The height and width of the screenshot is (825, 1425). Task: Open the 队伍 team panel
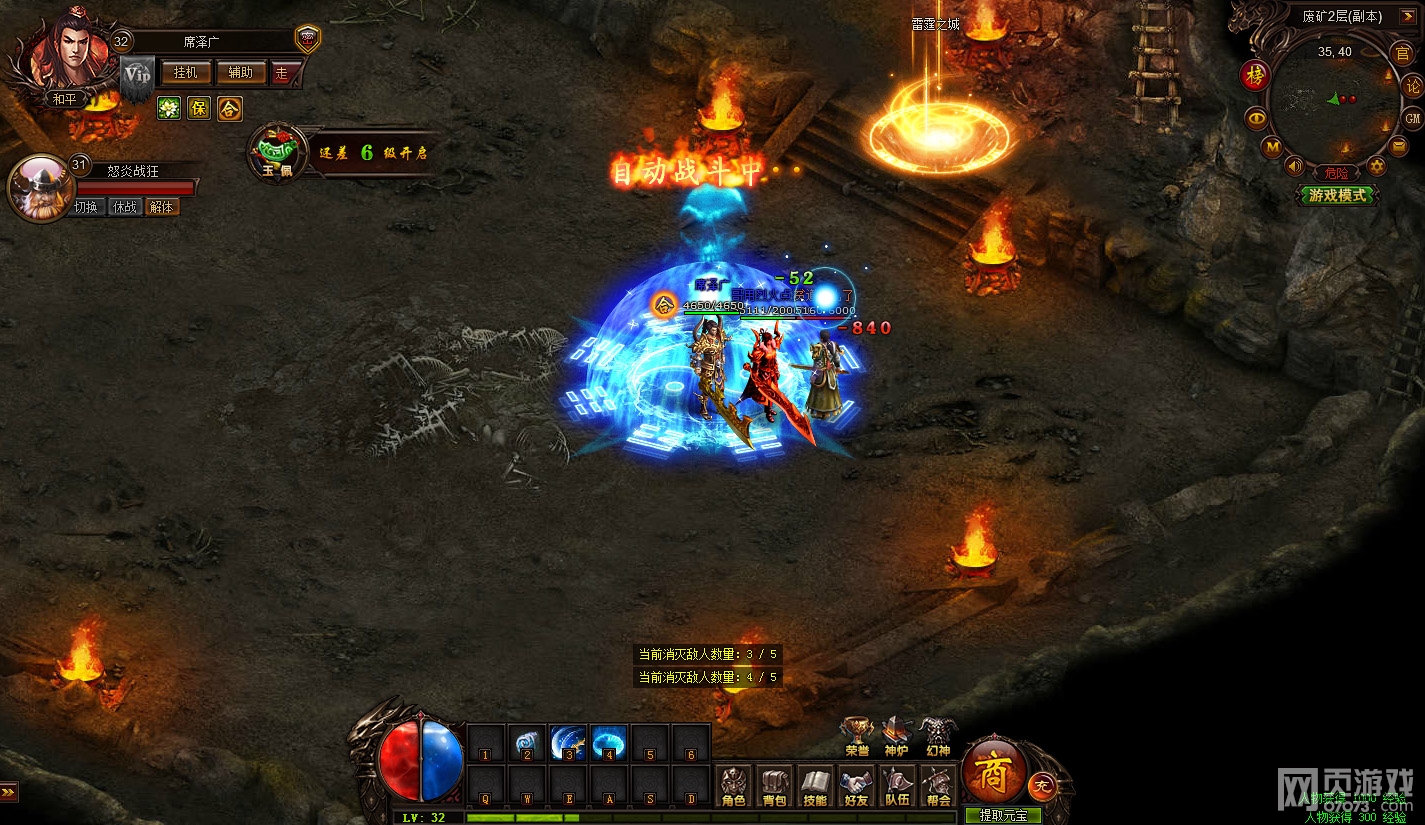(897, 786)
